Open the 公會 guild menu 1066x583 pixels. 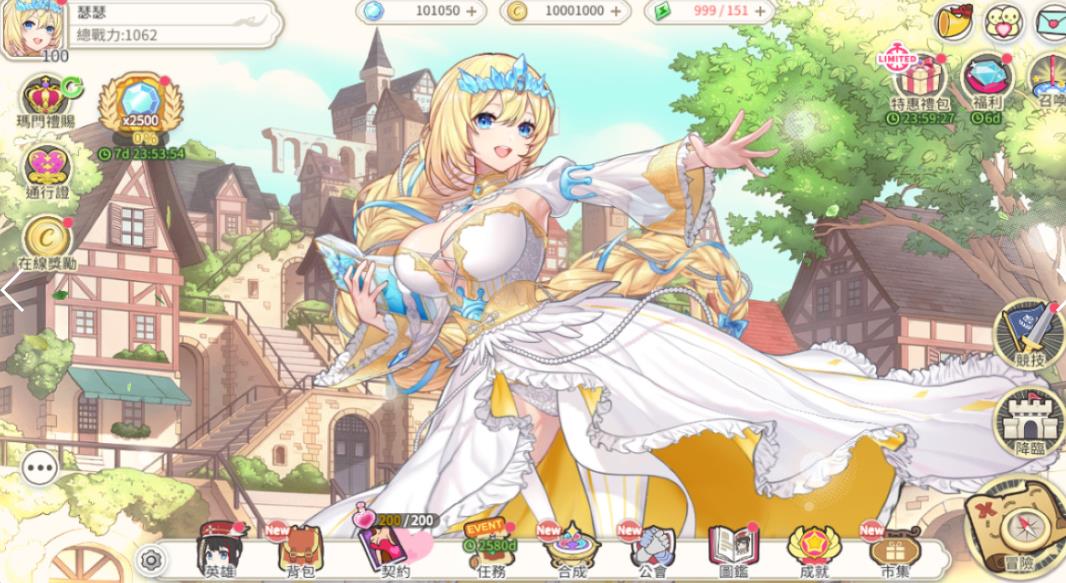pos(651,548)
